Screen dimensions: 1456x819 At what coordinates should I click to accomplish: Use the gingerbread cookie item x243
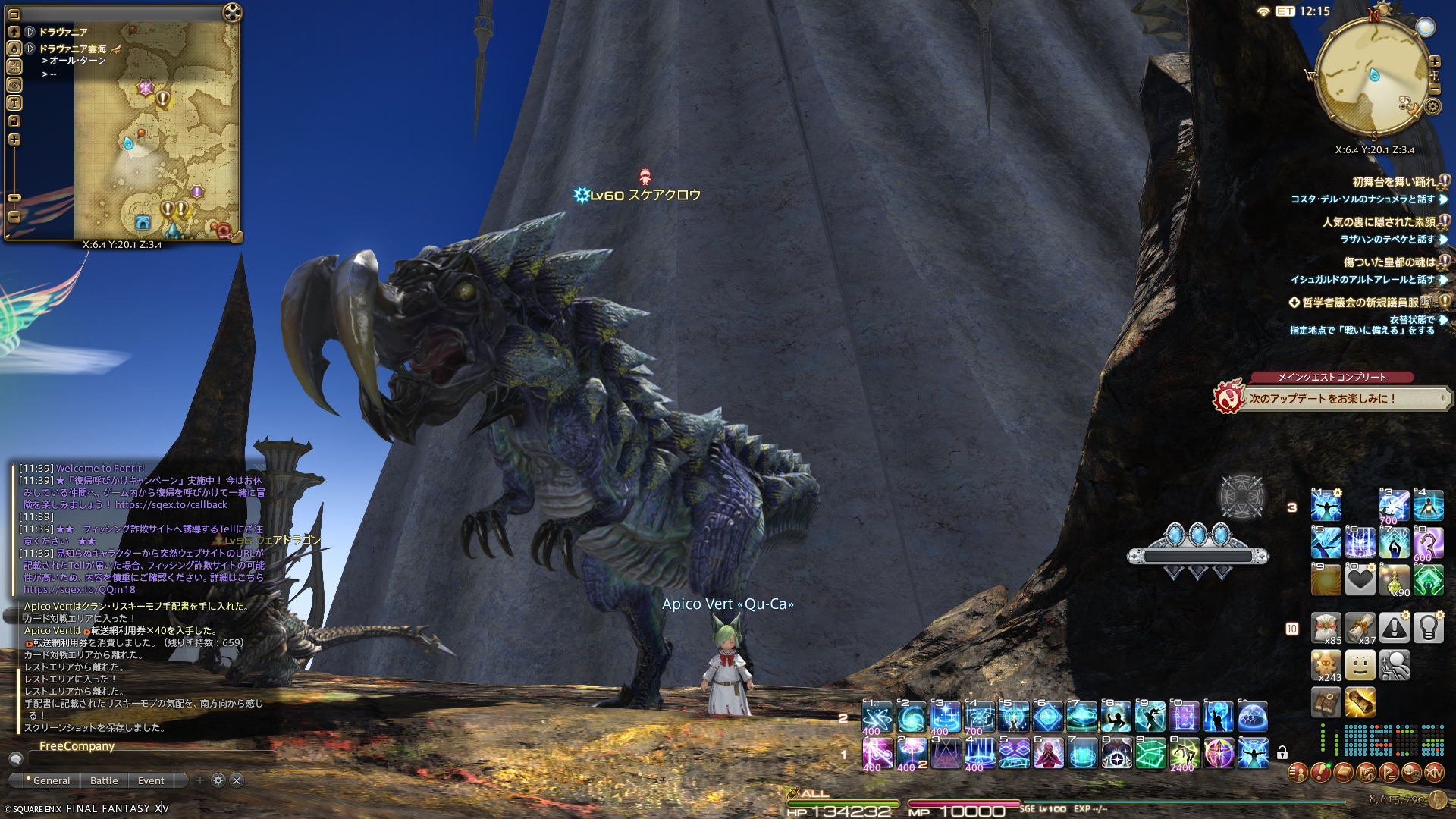[x=1326, y=665]
